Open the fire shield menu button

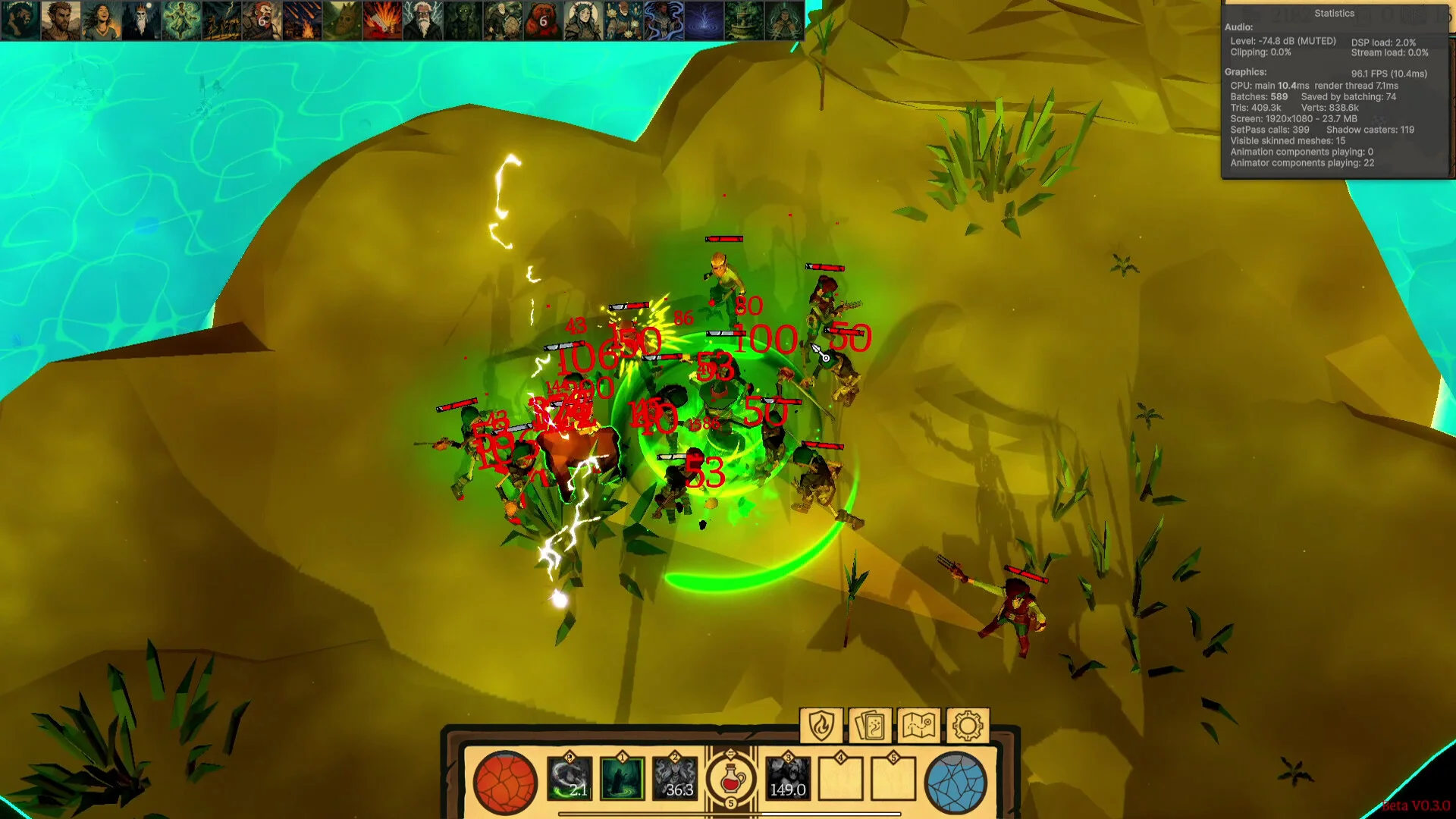[821, 726]
